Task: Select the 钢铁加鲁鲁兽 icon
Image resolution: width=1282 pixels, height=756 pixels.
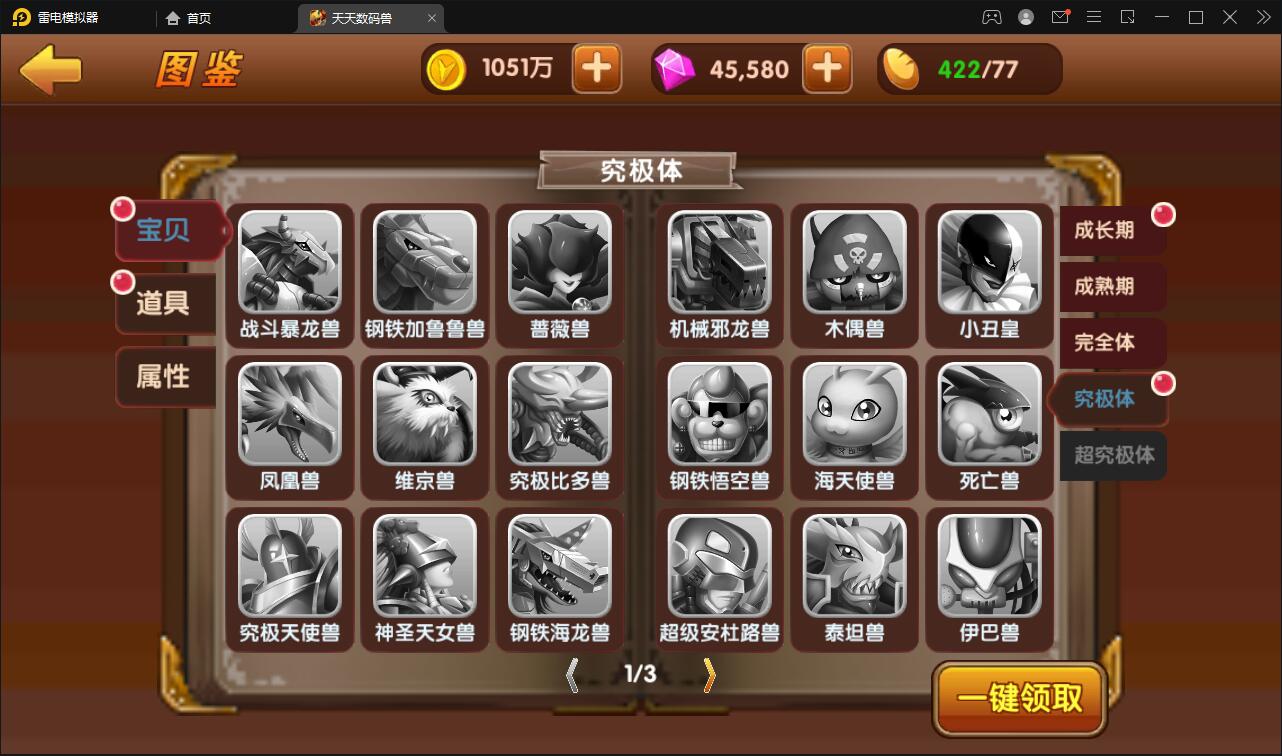Action: [424, 264]
